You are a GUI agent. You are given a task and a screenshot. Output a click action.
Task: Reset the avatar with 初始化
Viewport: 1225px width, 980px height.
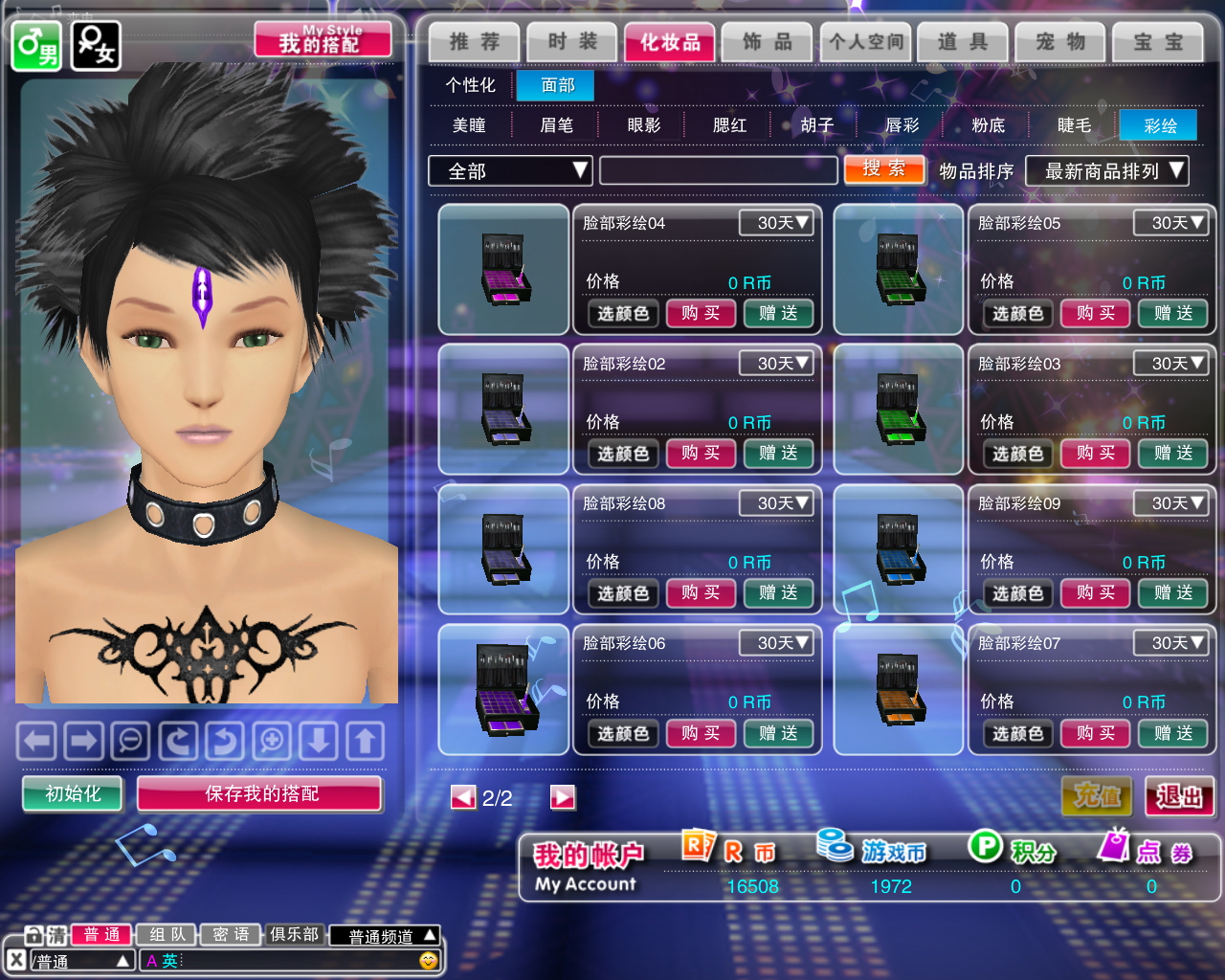point(73,793)
